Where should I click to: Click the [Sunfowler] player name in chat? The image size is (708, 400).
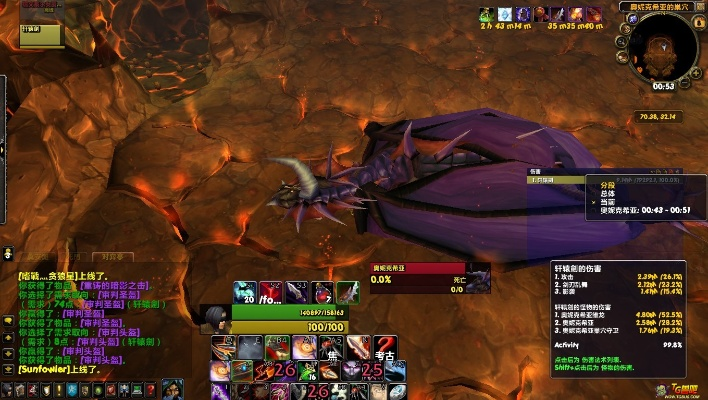click(x=46, y=369)
